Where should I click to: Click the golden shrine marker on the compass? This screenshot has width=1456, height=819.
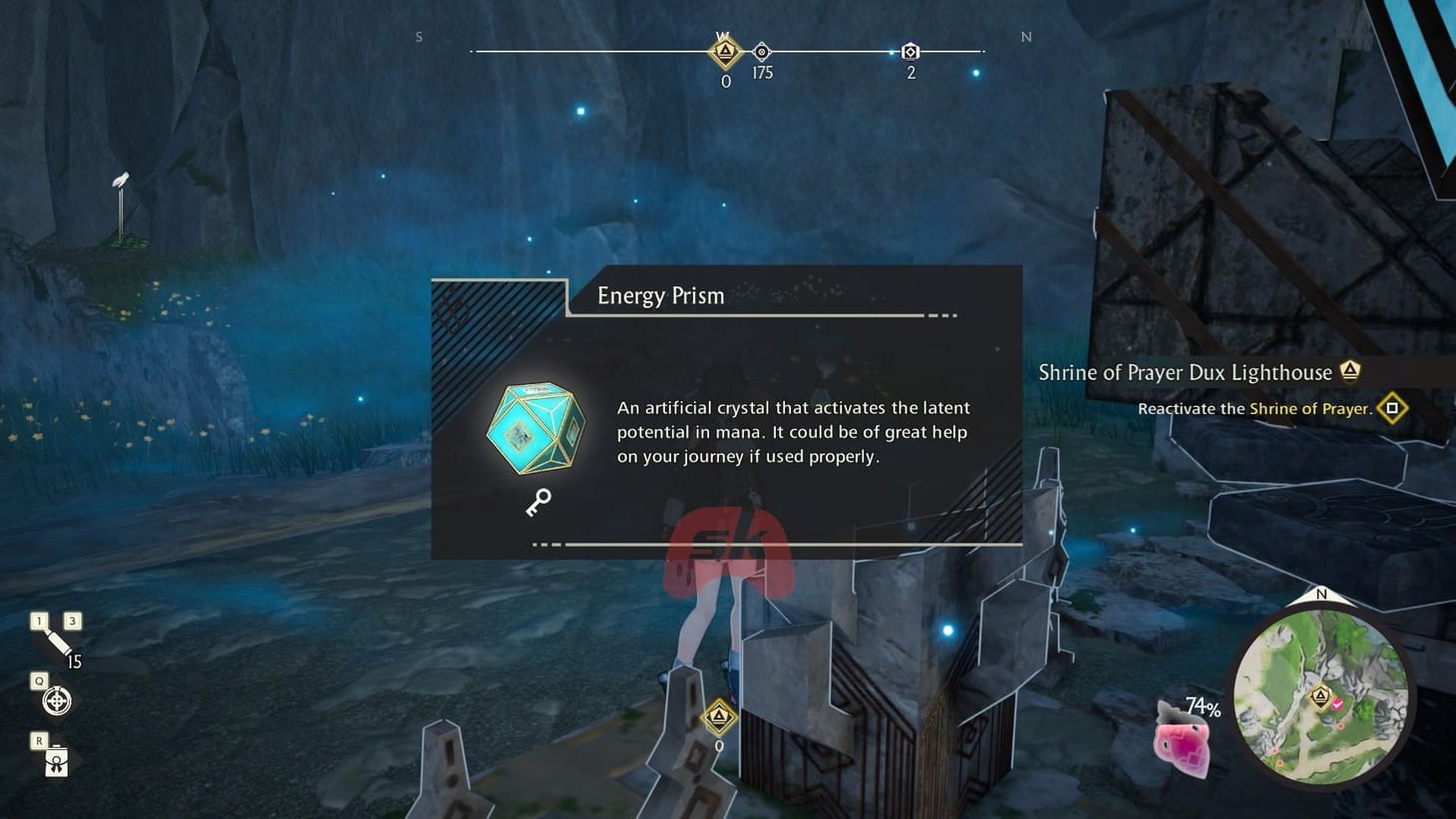pyautogui.click(x=724, y=53)
